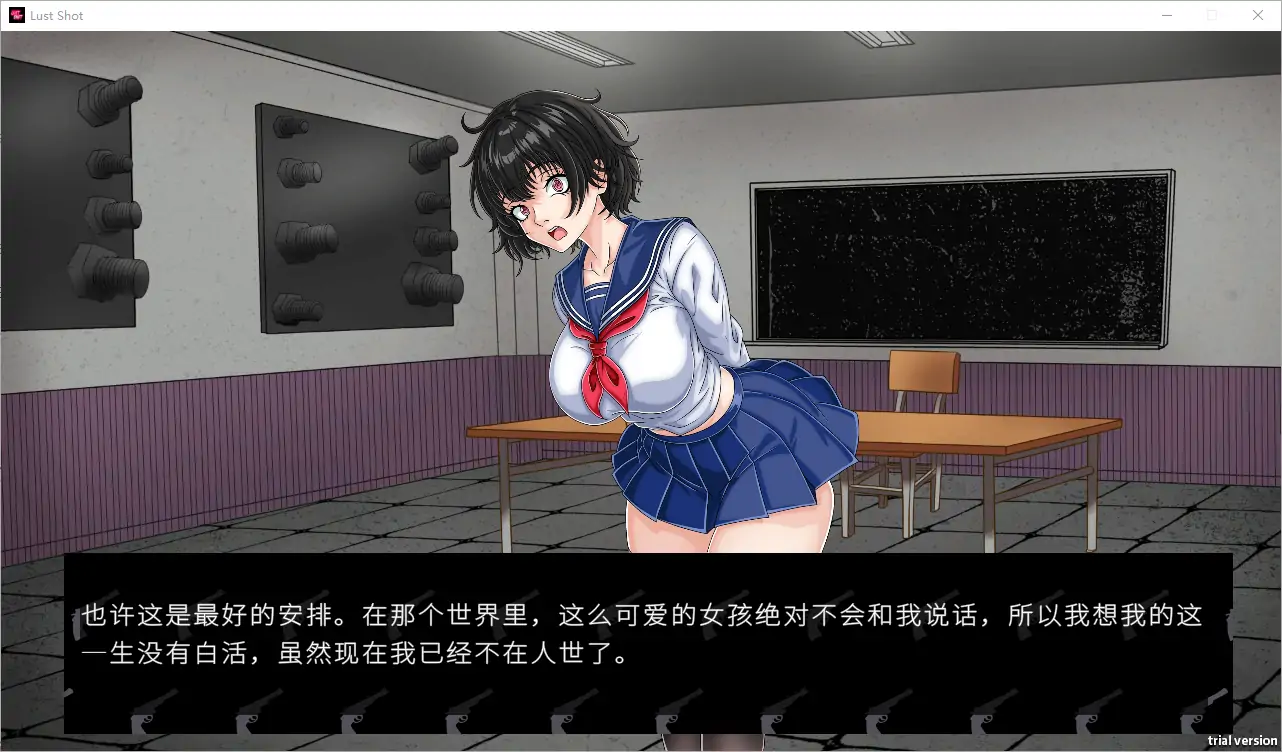
Task: Click the dialogue box to advance the story text
Action: click(640, 640)
